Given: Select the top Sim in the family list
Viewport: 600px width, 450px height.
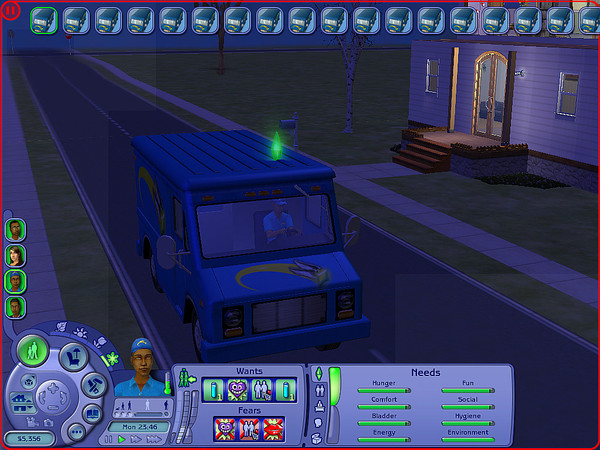Looking at the screenshot, I should (15, 230).
